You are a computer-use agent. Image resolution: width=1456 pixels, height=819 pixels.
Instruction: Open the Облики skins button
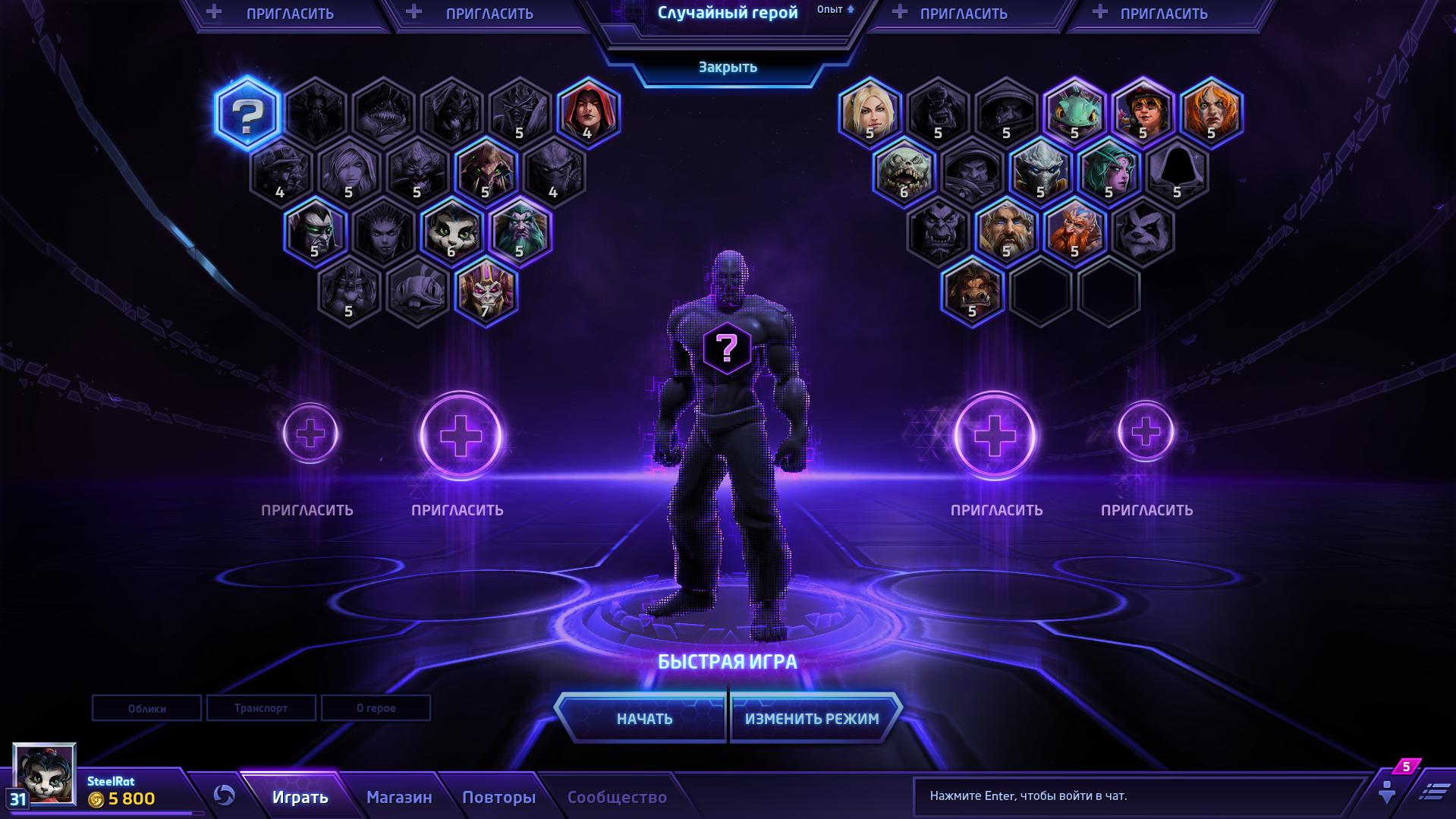point(146,708)
